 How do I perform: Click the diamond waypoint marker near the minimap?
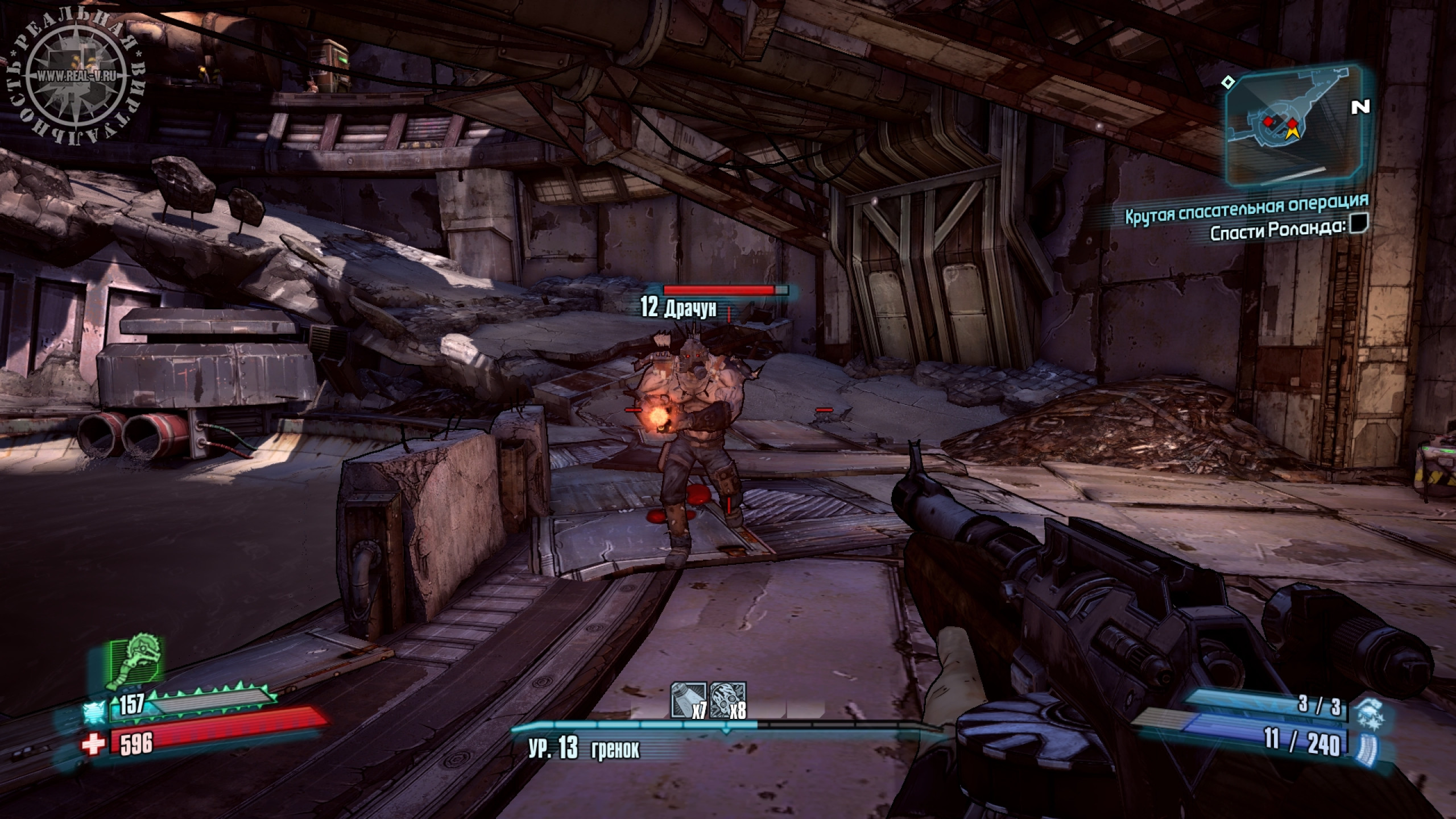[1228, 83]
